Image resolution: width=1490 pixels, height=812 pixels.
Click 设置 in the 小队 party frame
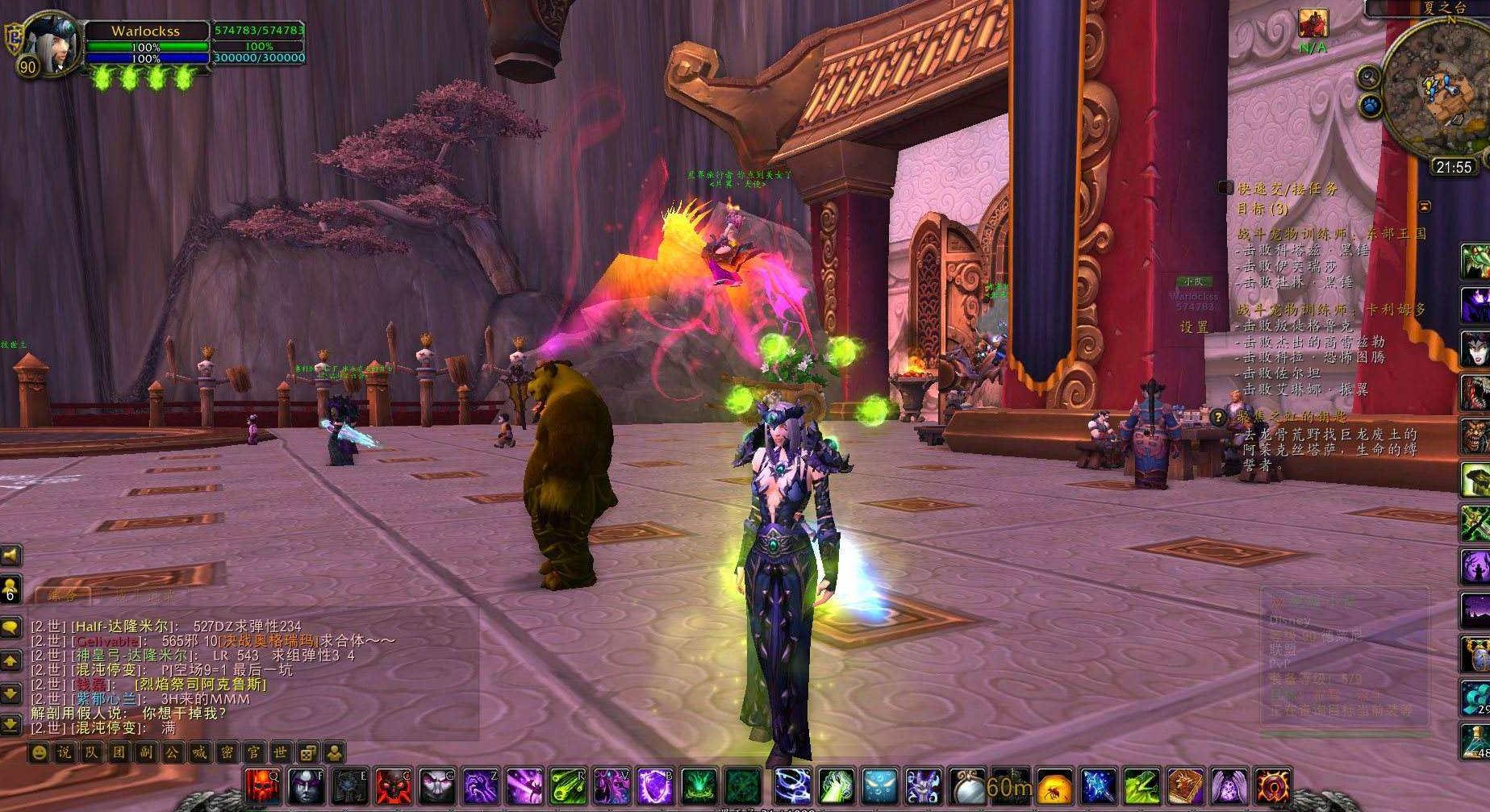[1194, 327]
